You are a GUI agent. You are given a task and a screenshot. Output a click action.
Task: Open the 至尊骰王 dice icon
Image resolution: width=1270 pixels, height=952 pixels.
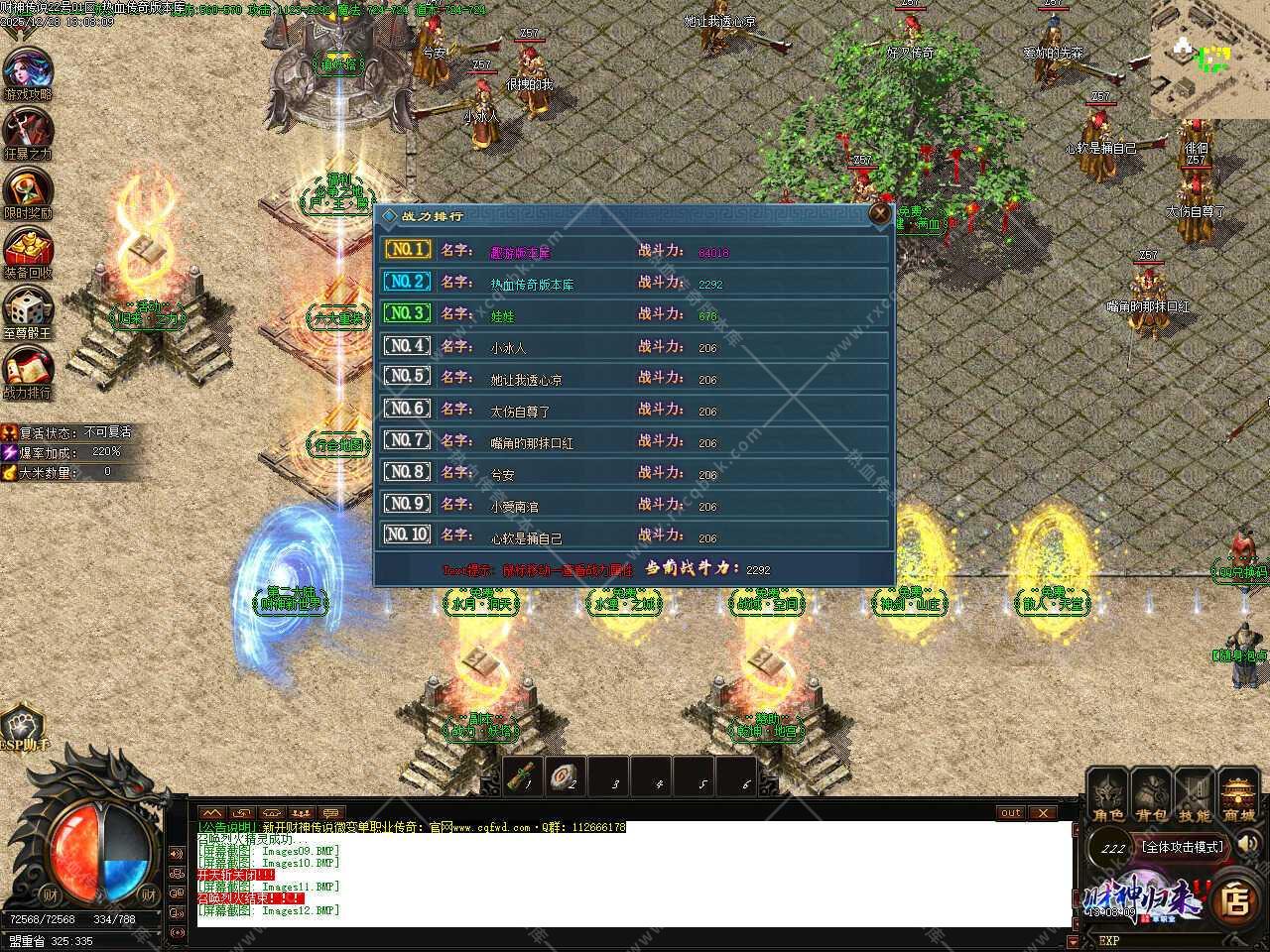coord(28,309)
